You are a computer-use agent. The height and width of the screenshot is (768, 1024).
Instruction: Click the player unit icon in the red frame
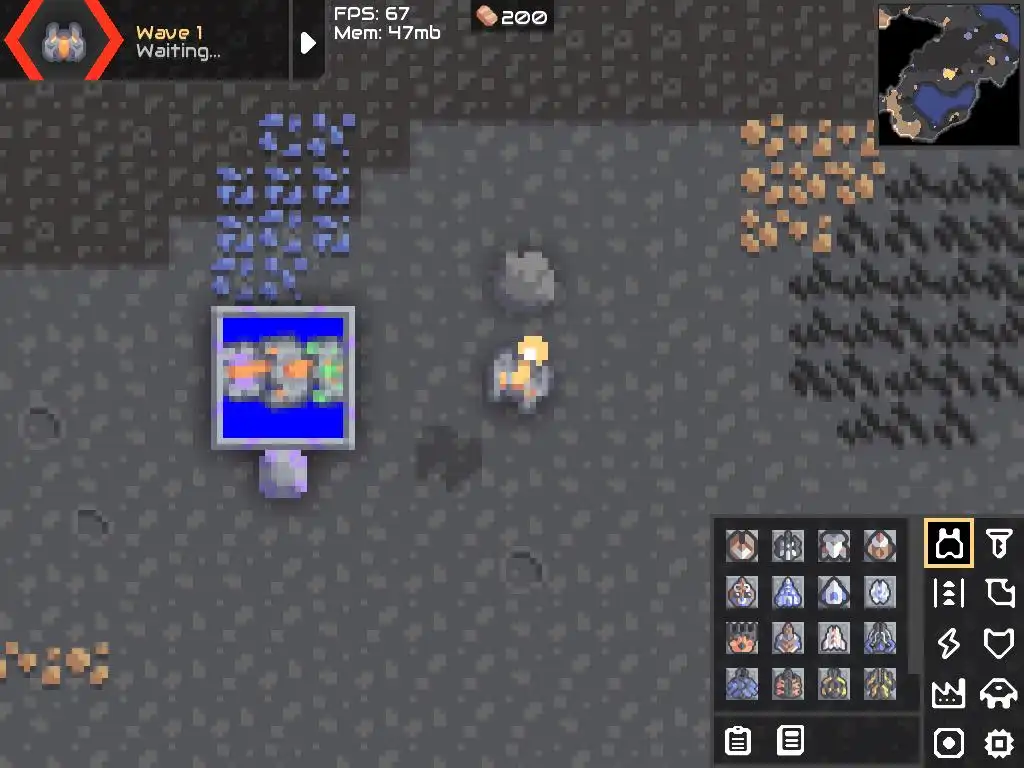coord(60,41)
